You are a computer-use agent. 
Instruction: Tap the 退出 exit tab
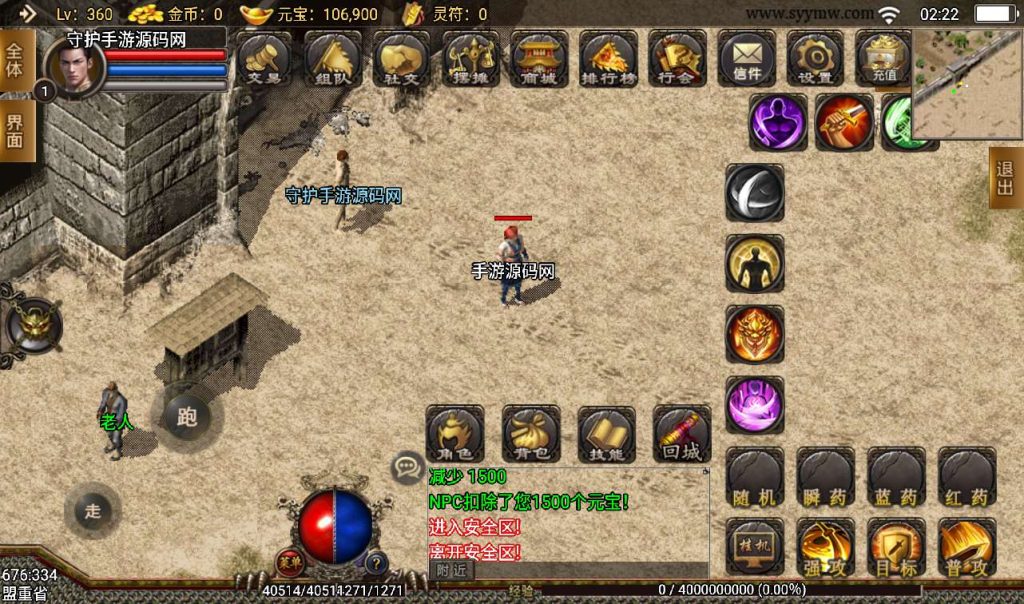[1005, 178]
